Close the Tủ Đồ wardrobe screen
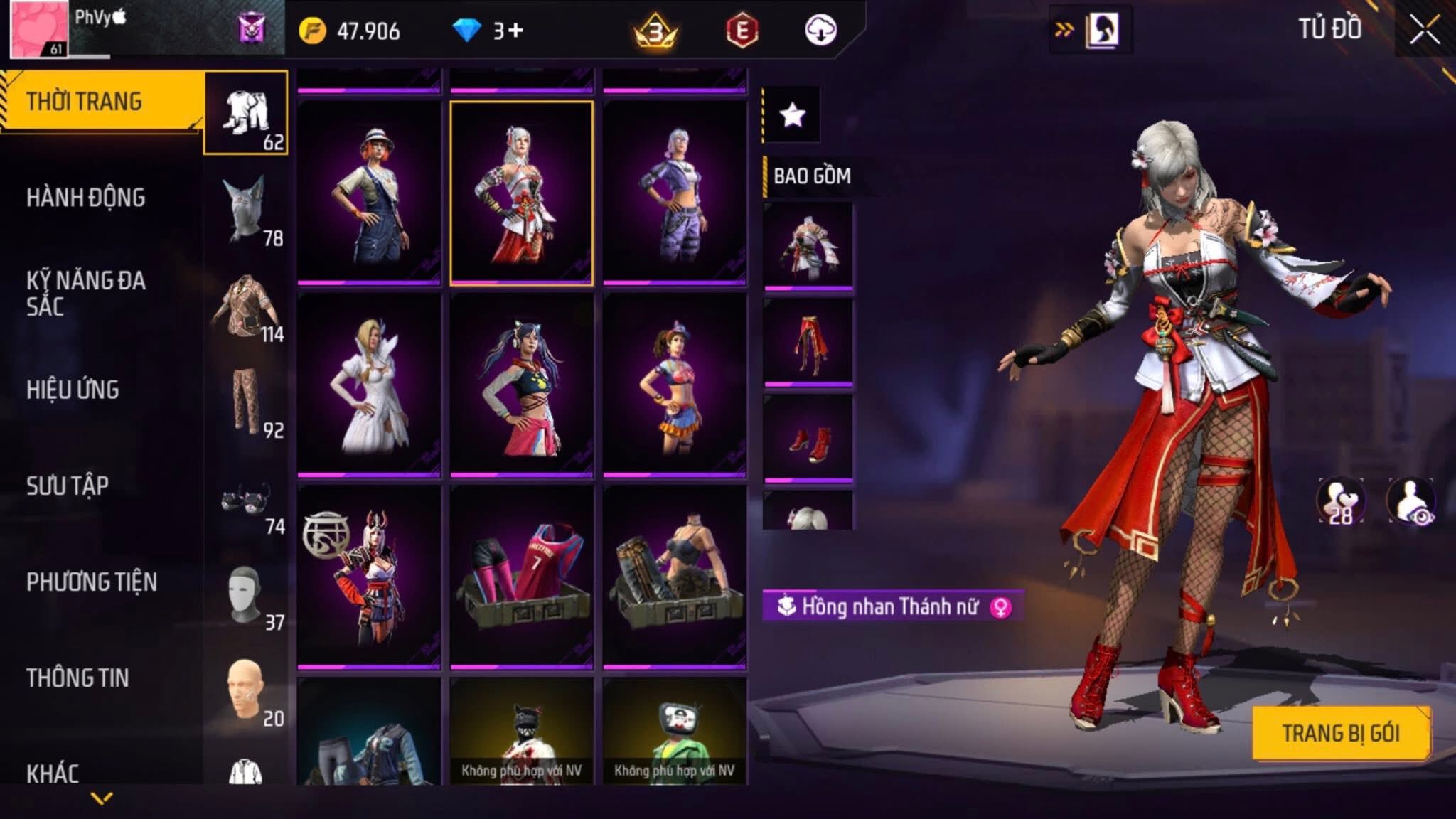The width and height of the screenshot is (1456, 819). pyautogui.click(x=1424, y=30)
